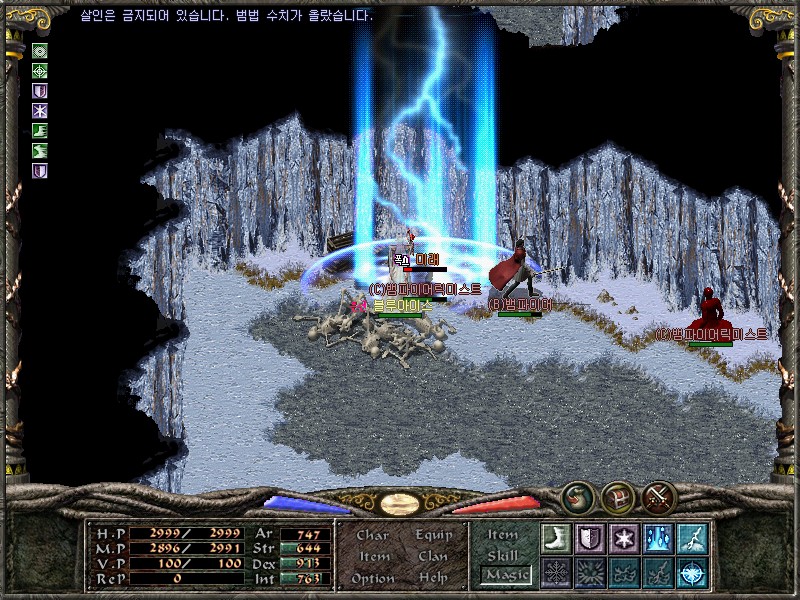Choose the dark starburst explosion spell
The image size is (800, 600).
point(589,572)
